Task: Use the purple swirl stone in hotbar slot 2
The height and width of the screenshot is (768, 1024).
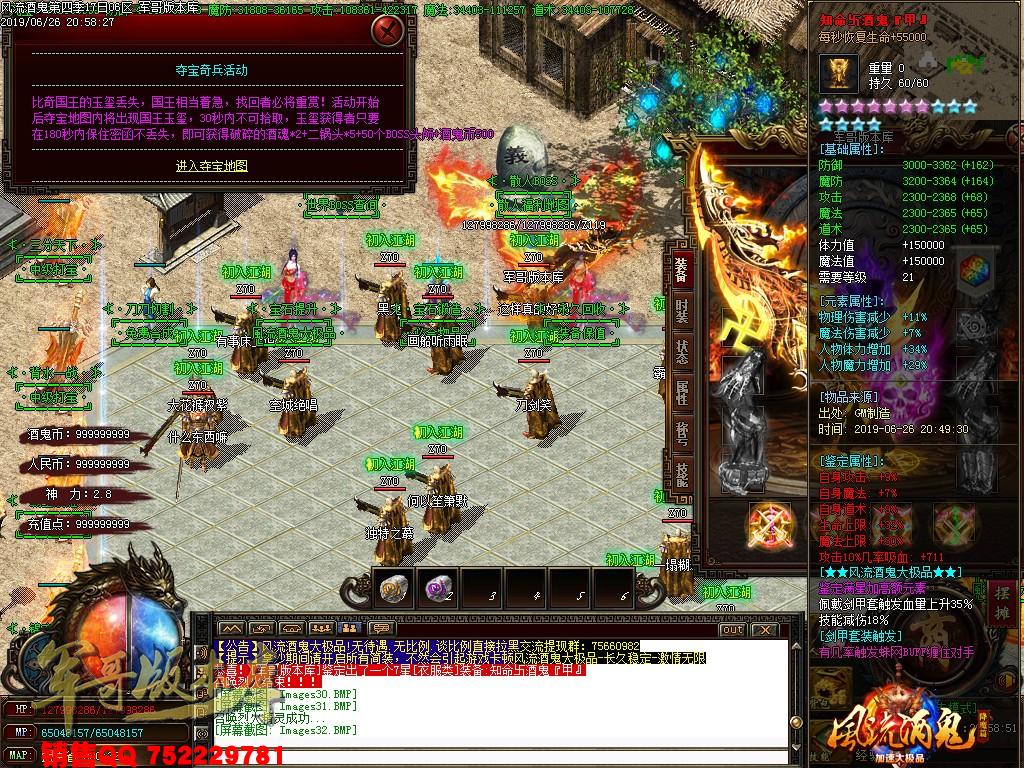Action: pyautogui.click(x=436, y=589)
